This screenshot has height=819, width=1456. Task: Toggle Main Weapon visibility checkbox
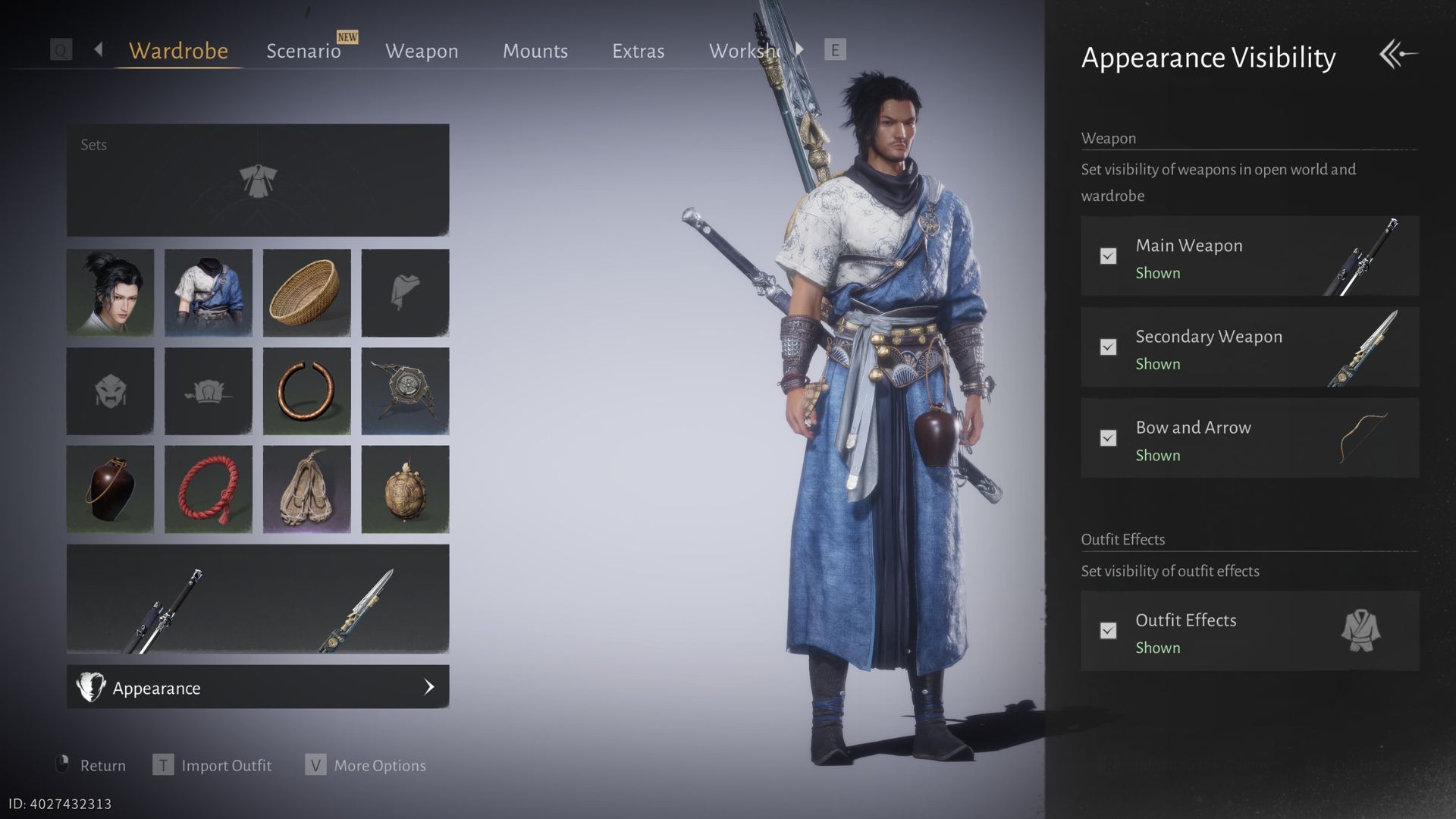pos(1108,256)
